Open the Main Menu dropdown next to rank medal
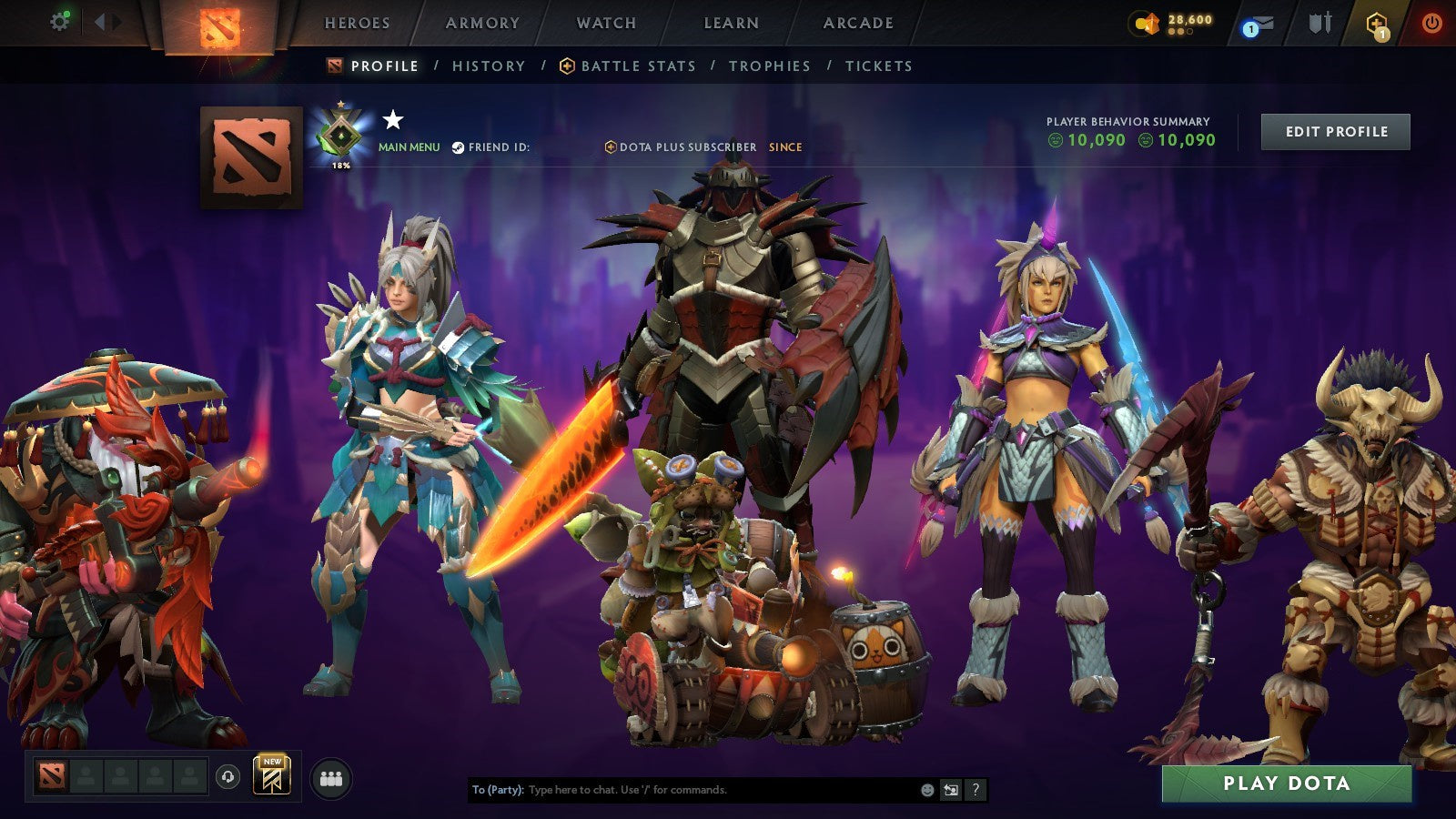The width and height of the screenshot is (1456, 819). click(409, 145)
